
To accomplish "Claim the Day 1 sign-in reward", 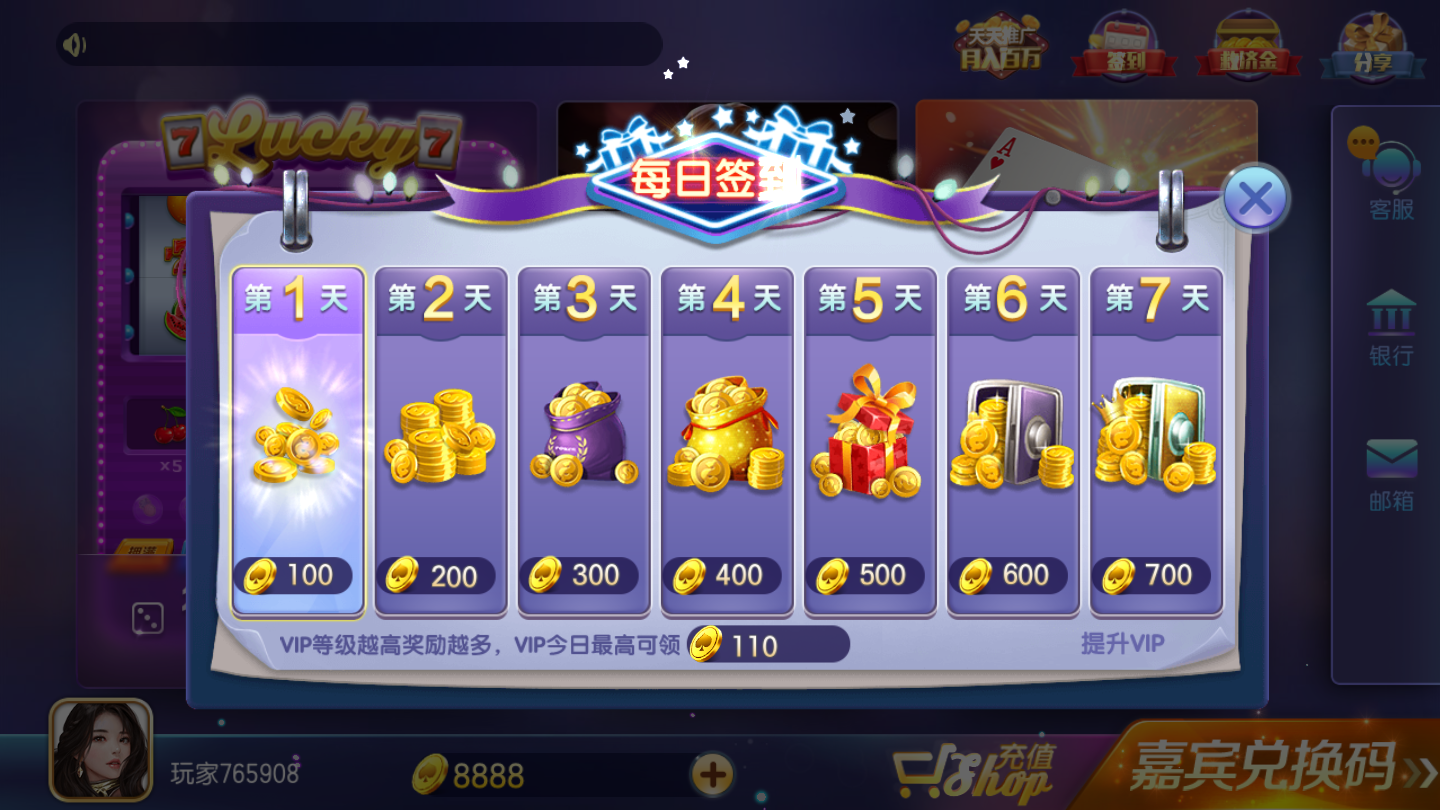I will 297,440.
